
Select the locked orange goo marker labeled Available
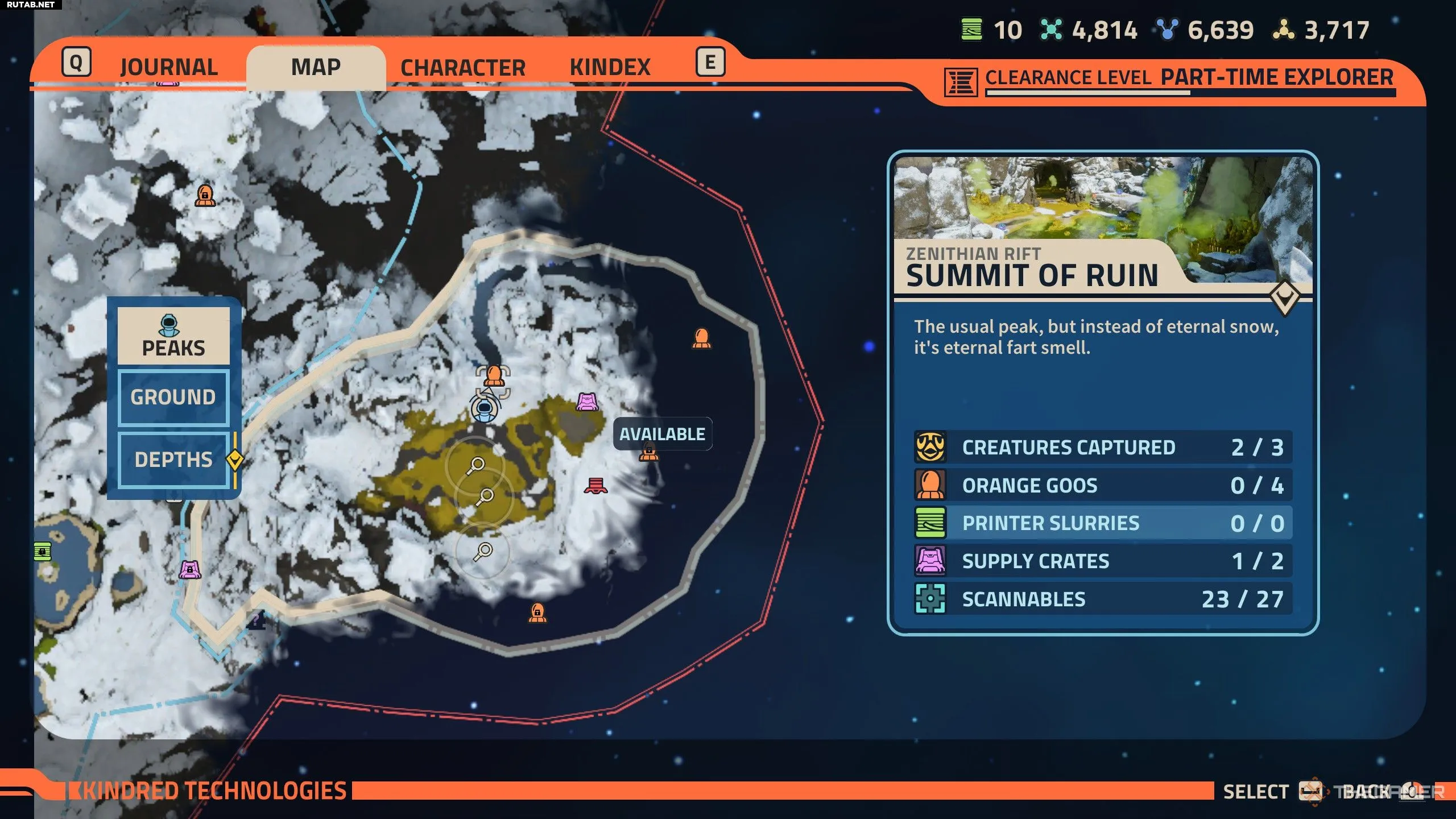[x=648, y=453]
